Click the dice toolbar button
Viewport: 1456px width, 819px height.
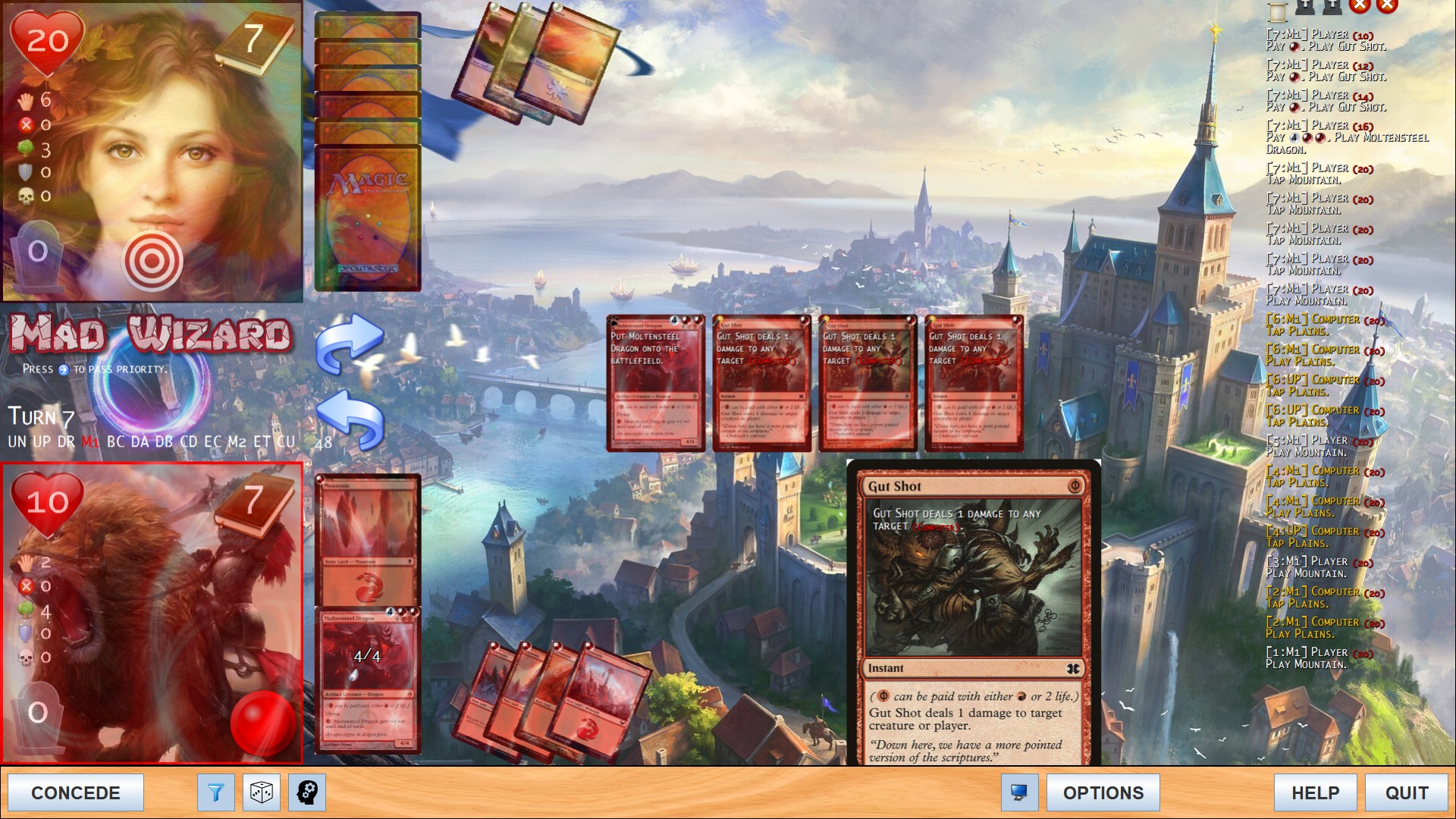tap(262, 792)
